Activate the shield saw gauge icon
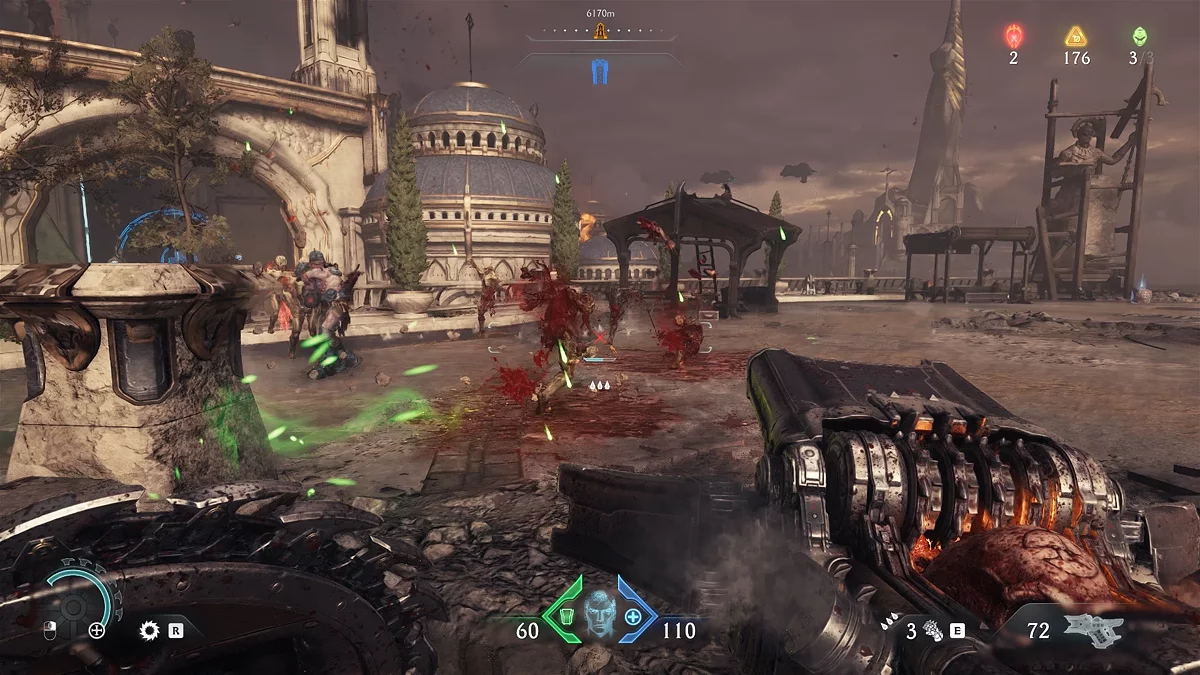The image size is (1200, 675). [74, 604]
